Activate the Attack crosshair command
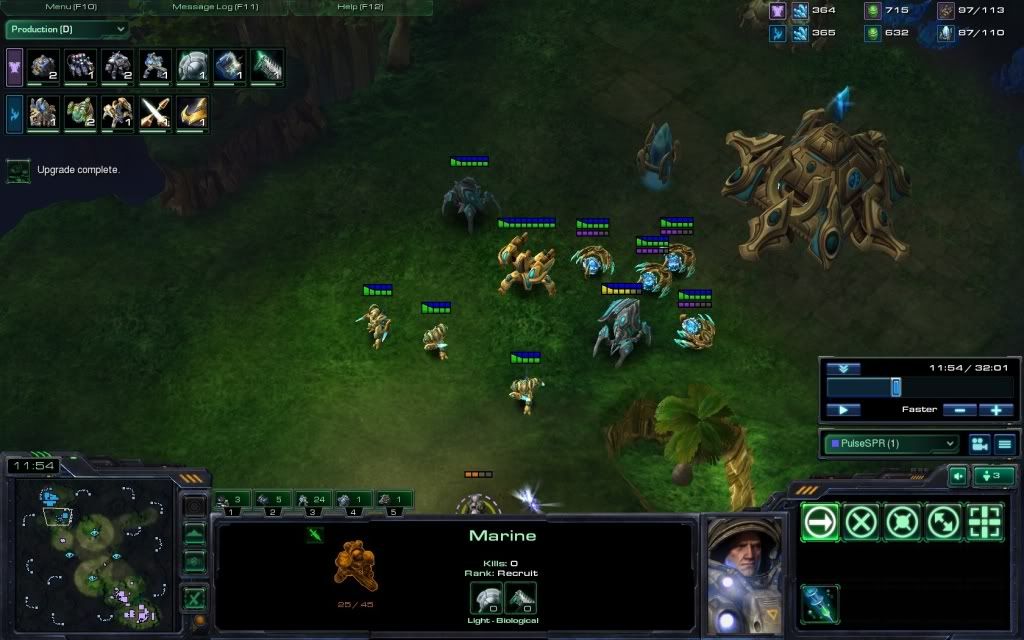Image resolution: width=1024 pixels, height=640 pixels. click(x=984, y=521)
